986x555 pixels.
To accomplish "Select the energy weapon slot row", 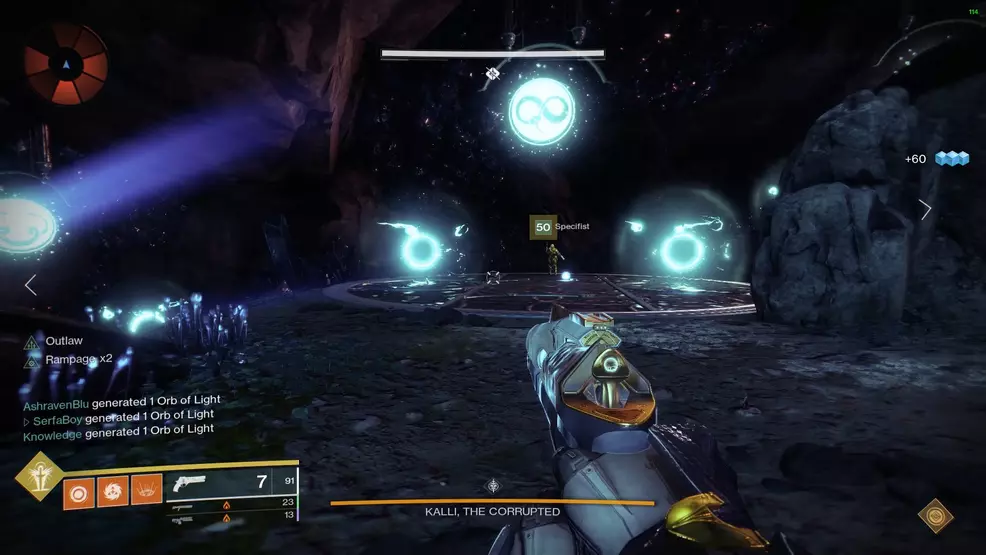I will (x=233, y=503).
